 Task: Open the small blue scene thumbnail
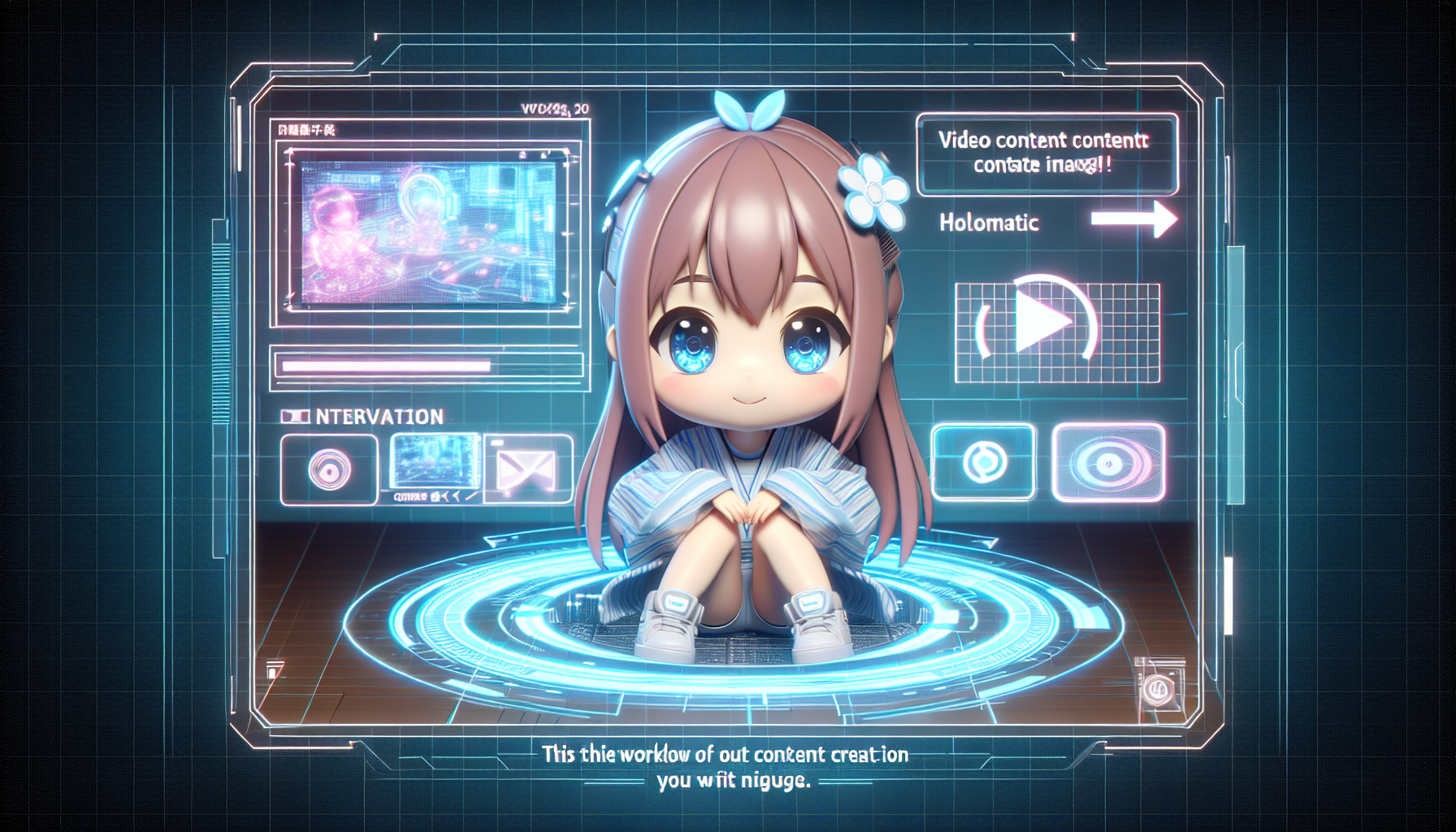(x=435, y=461)
